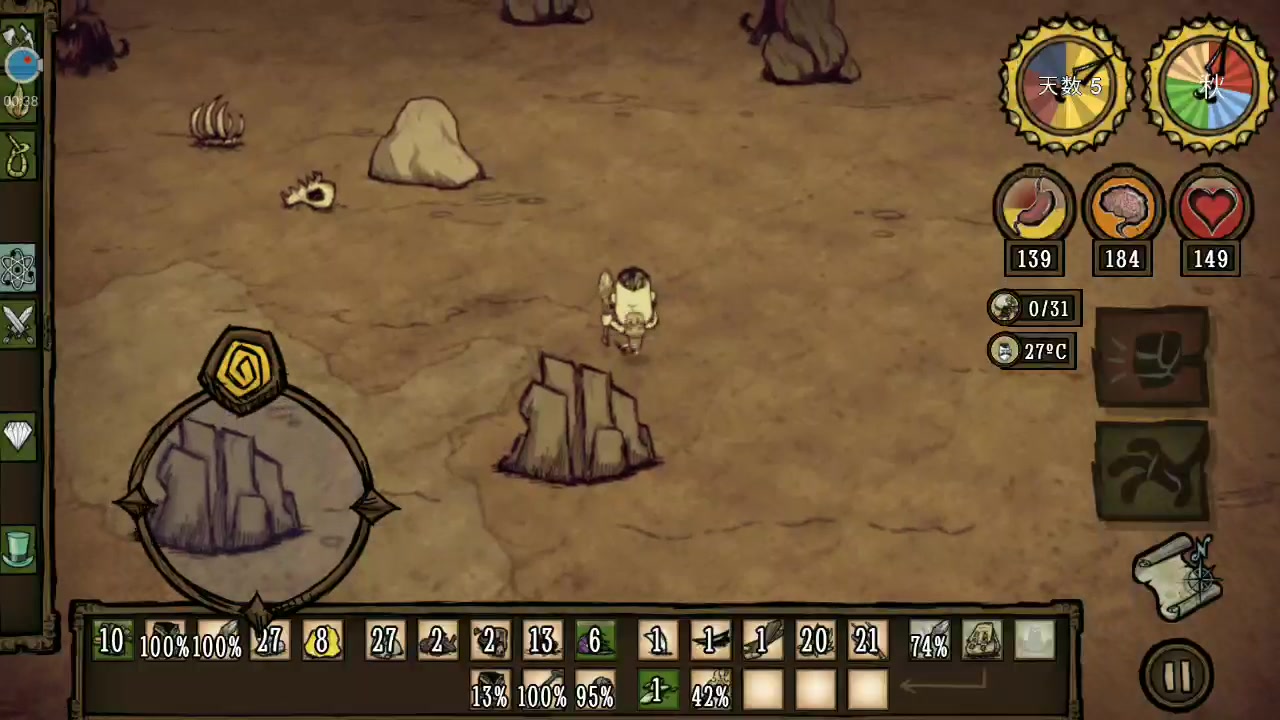Screen dimensions: 1280x720
Task: Open the crossed swords Fight tab
Action: pyautogui.click(x=18, y=324)
